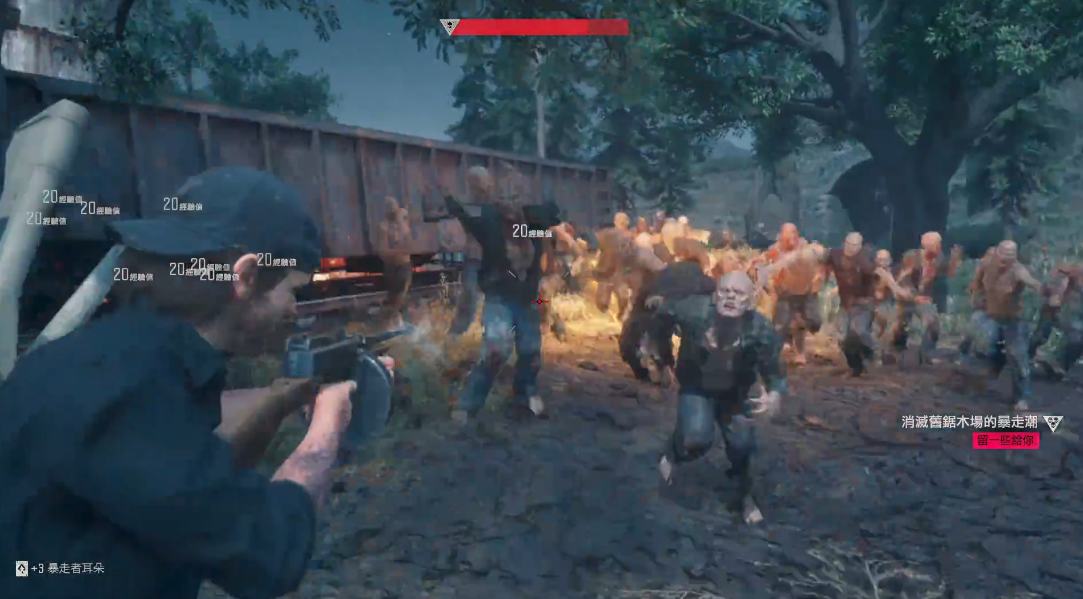1083x599 pixels.
Task: Click the horde triangle icon beside the objective
Action: (x=1053, y=423)
